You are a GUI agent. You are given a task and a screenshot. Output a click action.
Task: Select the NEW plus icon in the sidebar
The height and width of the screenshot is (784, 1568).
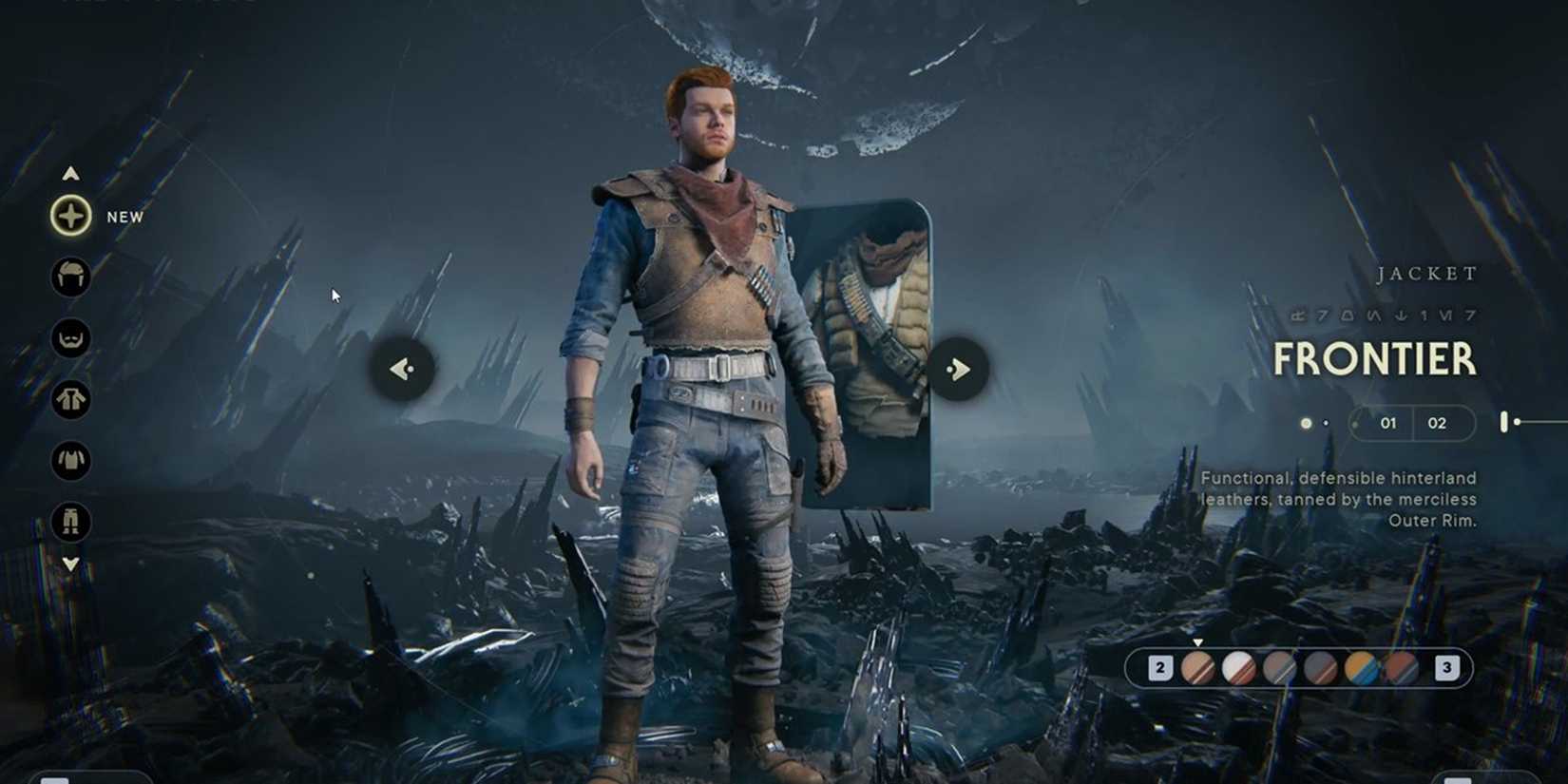click(x=70, y=217)
